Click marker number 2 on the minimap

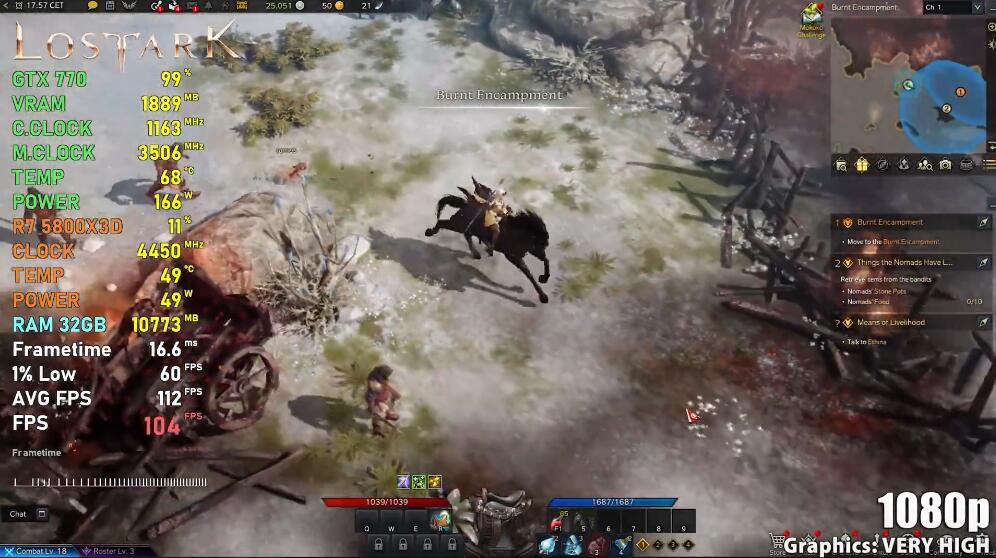[x=946, y=108]
